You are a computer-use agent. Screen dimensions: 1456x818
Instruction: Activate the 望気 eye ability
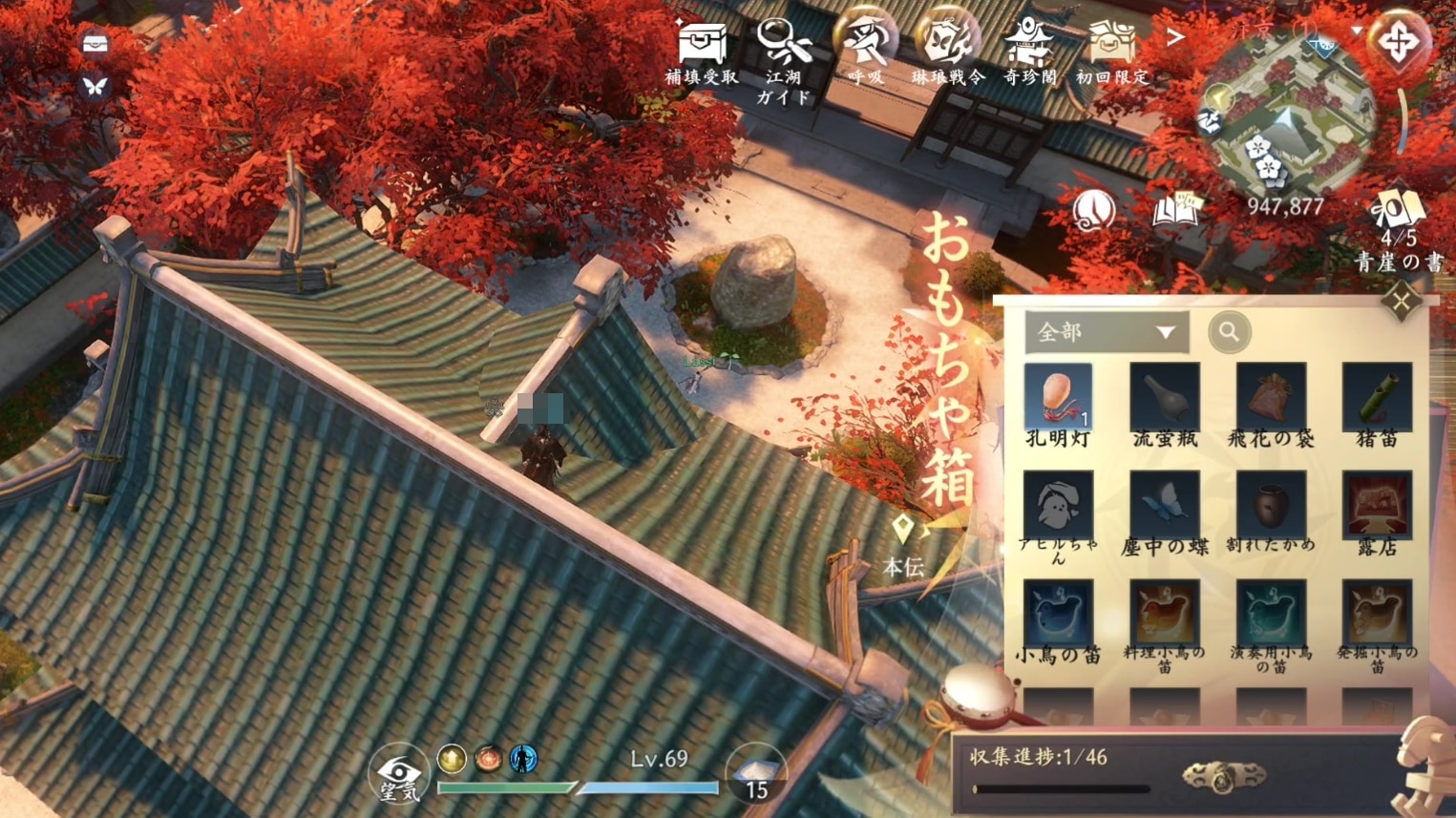tap(398, 773)
